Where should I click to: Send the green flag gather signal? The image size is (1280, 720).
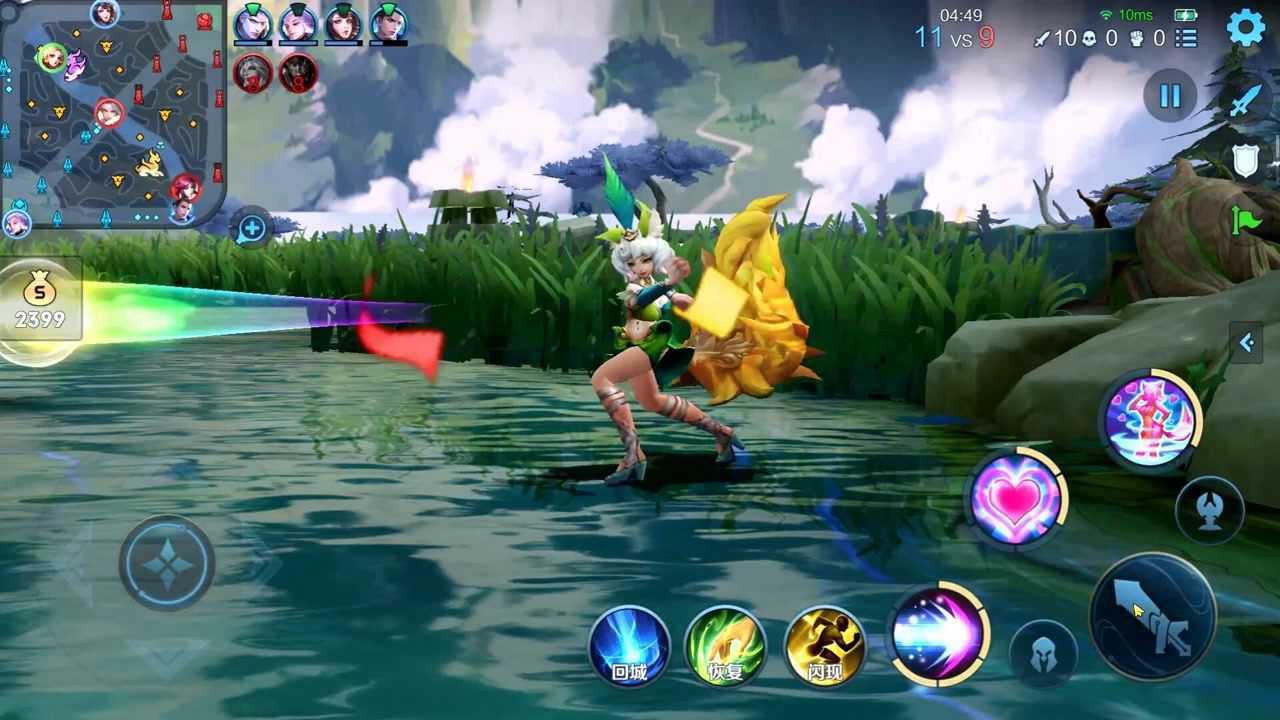click(1246, 220)
